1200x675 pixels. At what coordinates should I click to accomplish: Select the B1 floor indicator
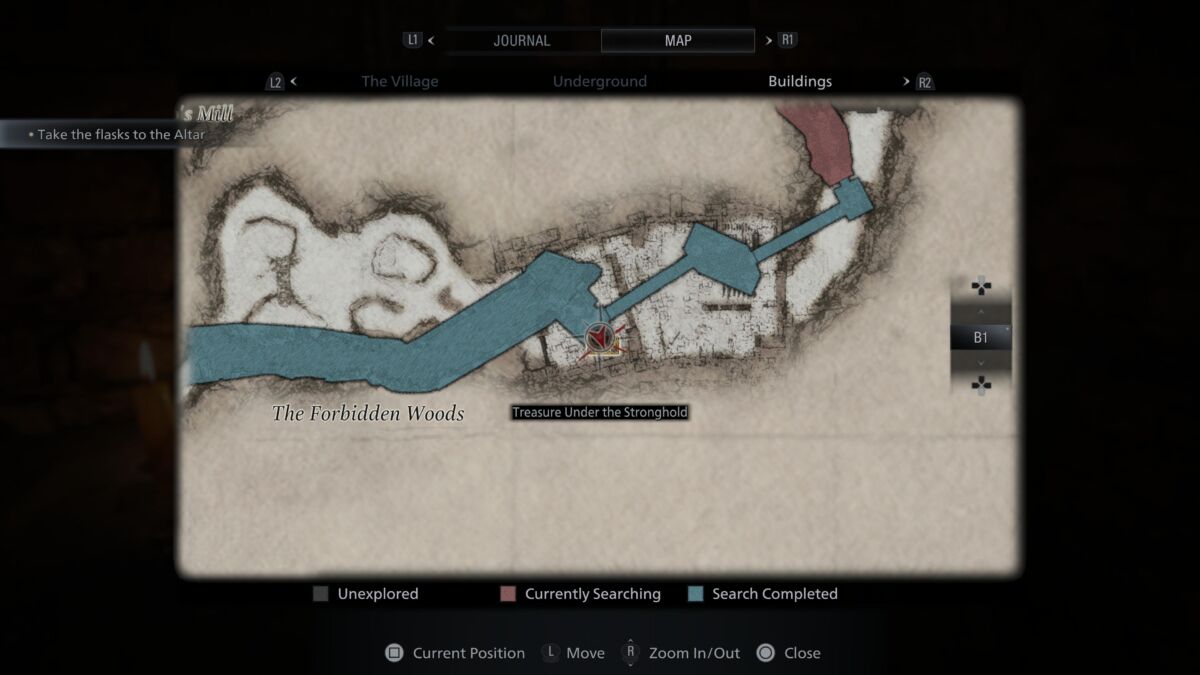(980, 338)
